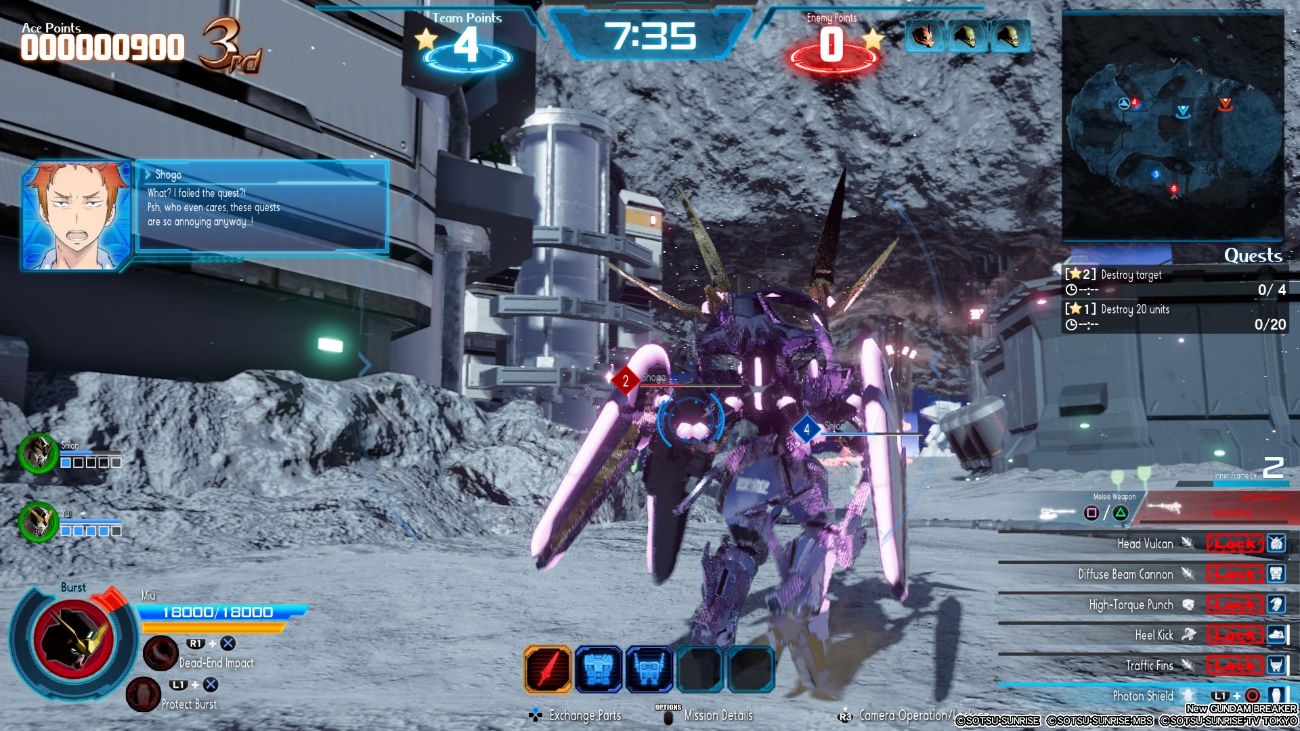
Task: Select teammate Shion's portrait
Action: click(38, 454)
